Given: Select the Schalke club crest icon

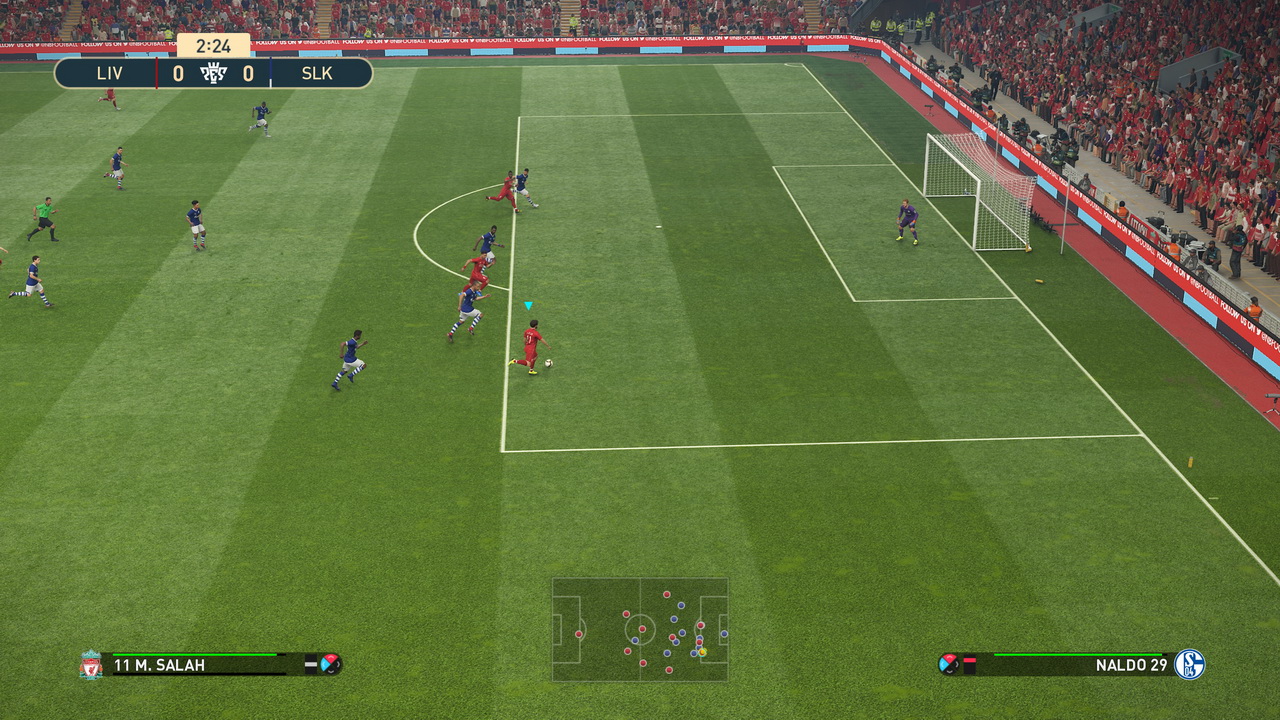Looking at the screenshot, I should [1189, 665].
